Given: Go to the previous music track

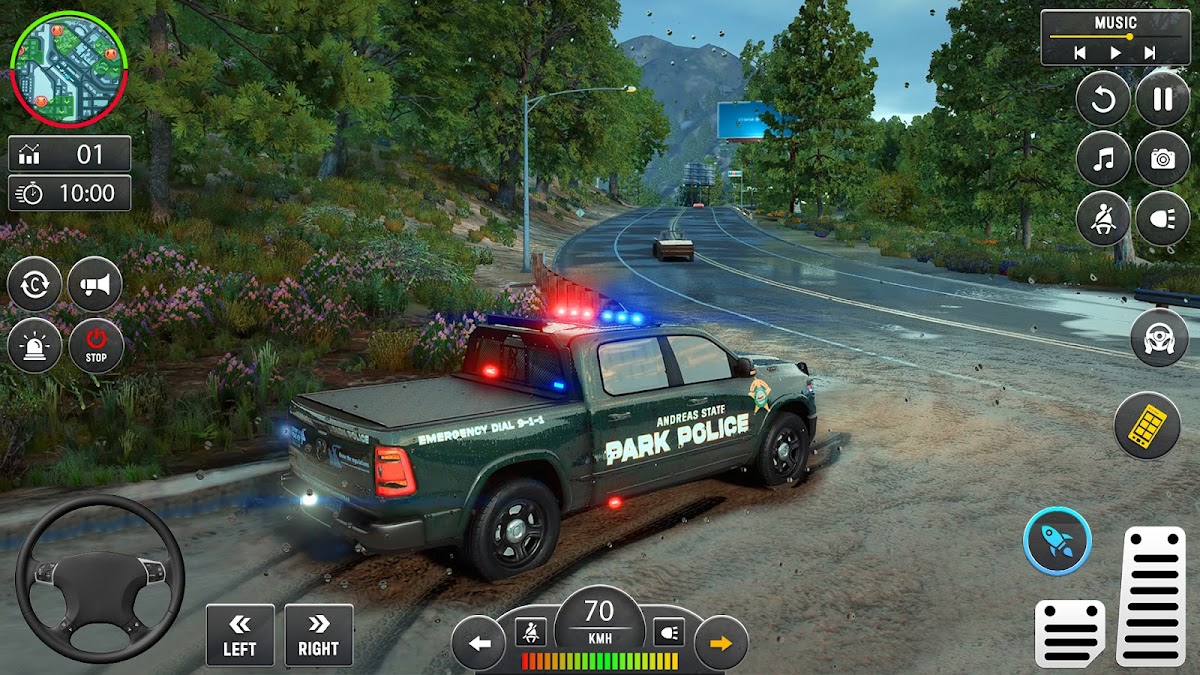Looking at the screenshot, I should tap(1081, 52).
